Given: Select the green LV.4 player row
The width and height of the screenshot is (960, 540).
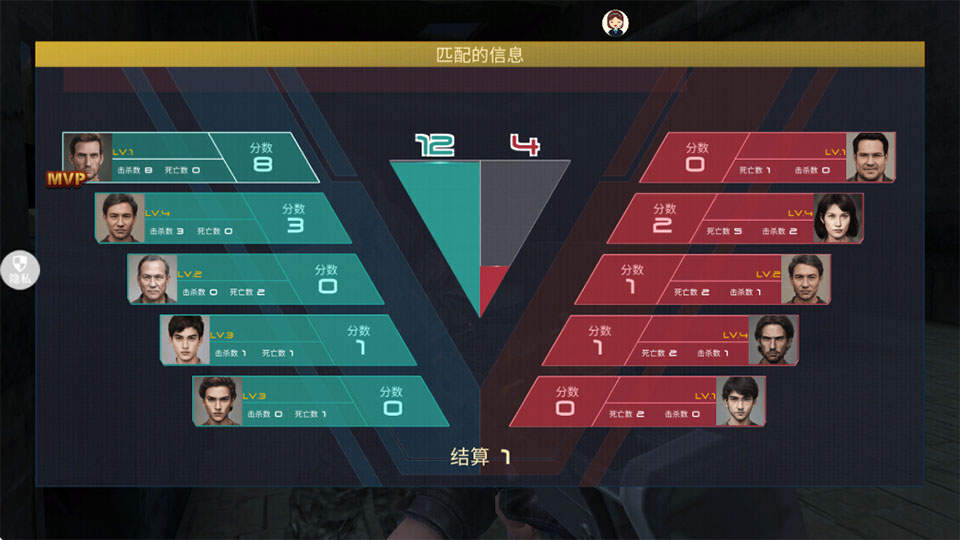Looking at the screenshot, I should click(x=223, y=219).
